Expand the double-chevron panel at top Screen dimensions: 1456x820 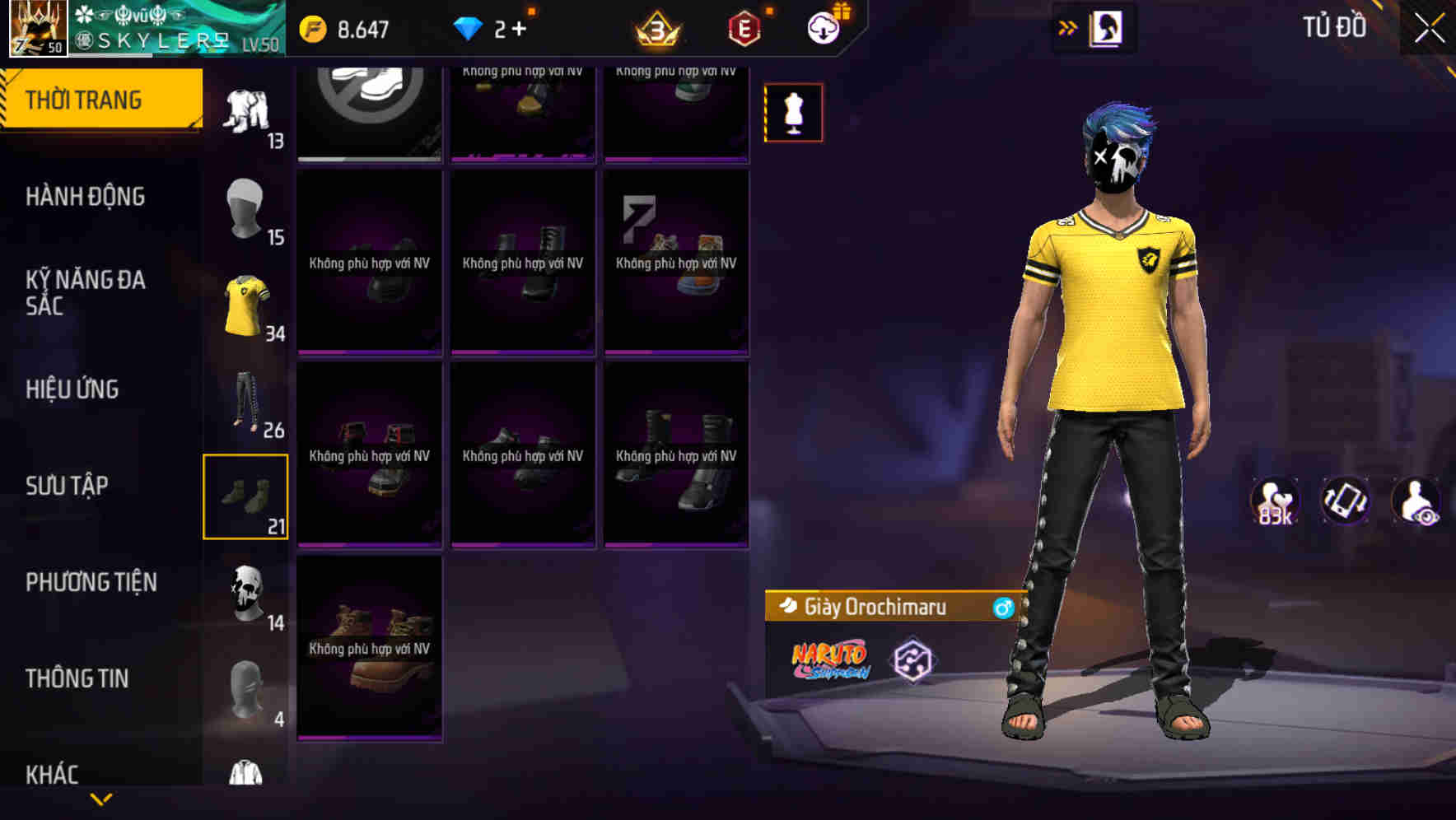(1068, 27)
